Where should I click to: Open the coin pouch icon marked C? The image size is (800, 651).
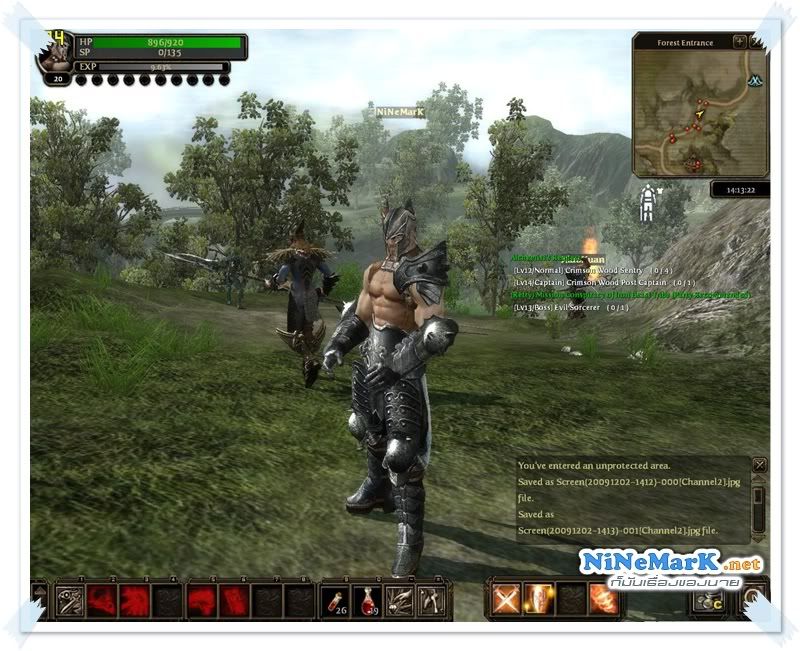[708, 601]
